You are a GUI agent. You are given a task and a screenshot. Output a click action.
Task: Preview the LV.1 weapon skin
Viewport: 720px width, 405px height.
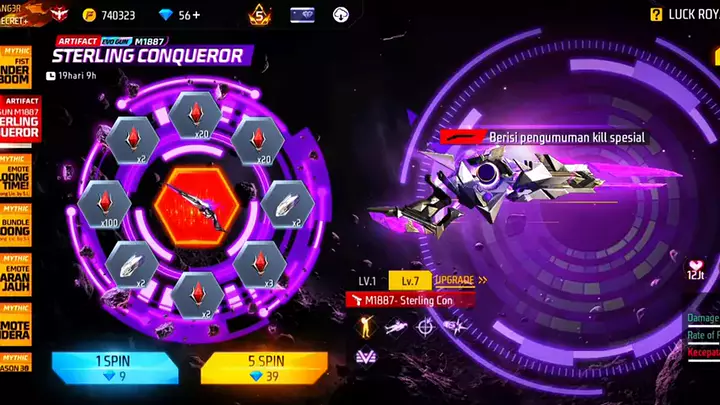369,281
